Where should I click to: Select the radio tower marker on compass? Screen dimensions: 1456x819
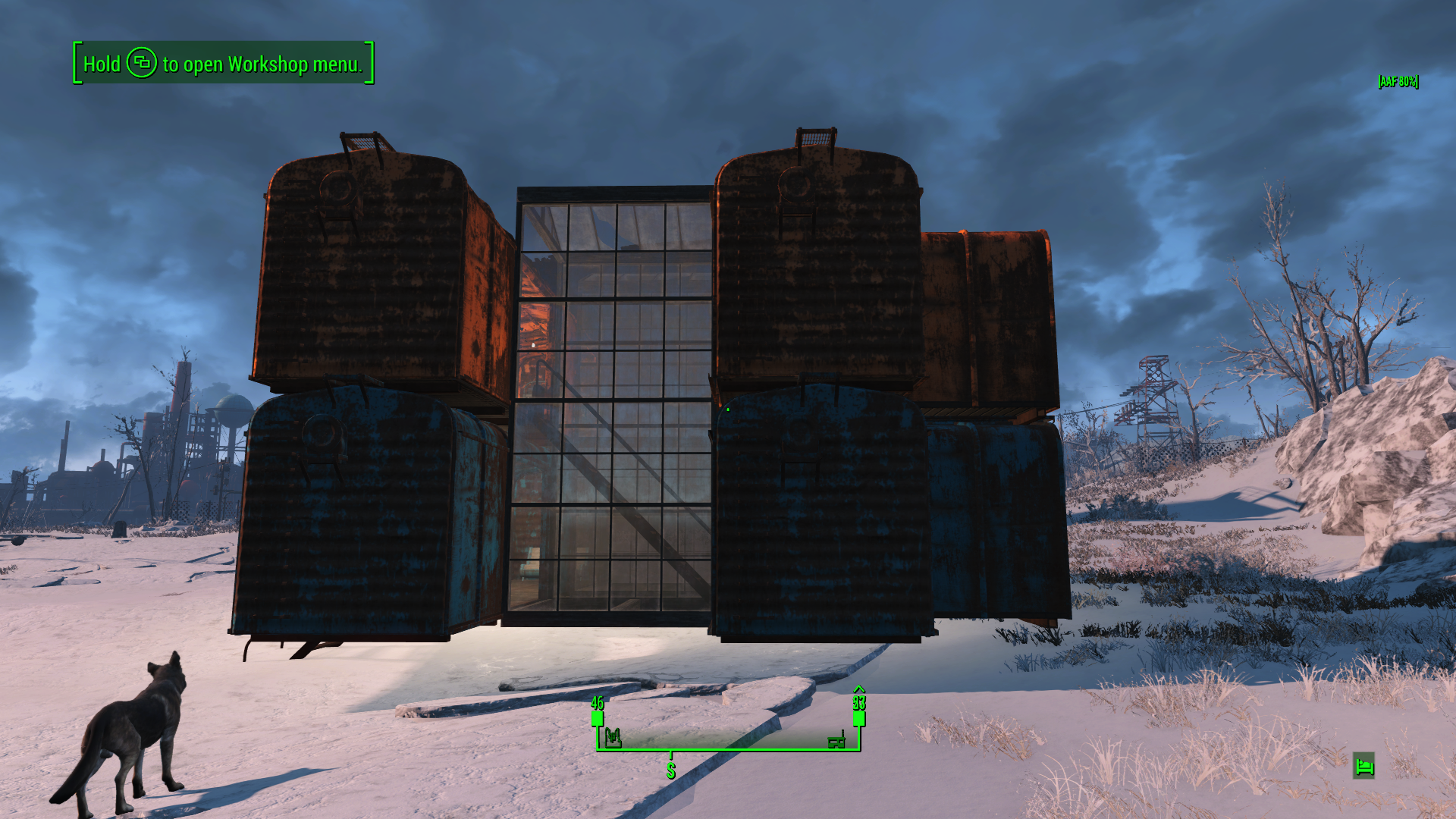coord(836,739)
